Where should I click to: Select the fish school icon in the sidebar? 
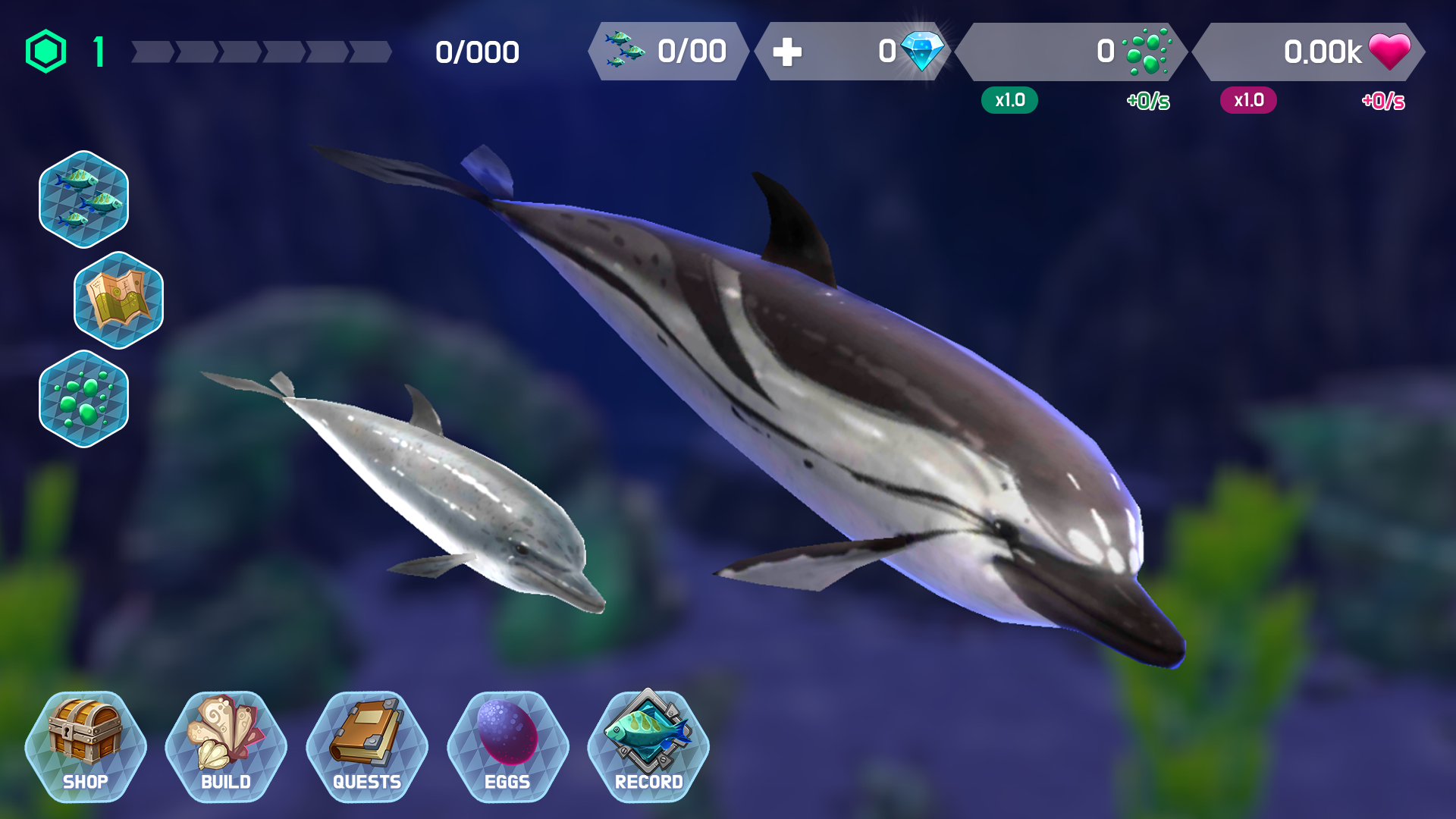(x=83, y=200)
